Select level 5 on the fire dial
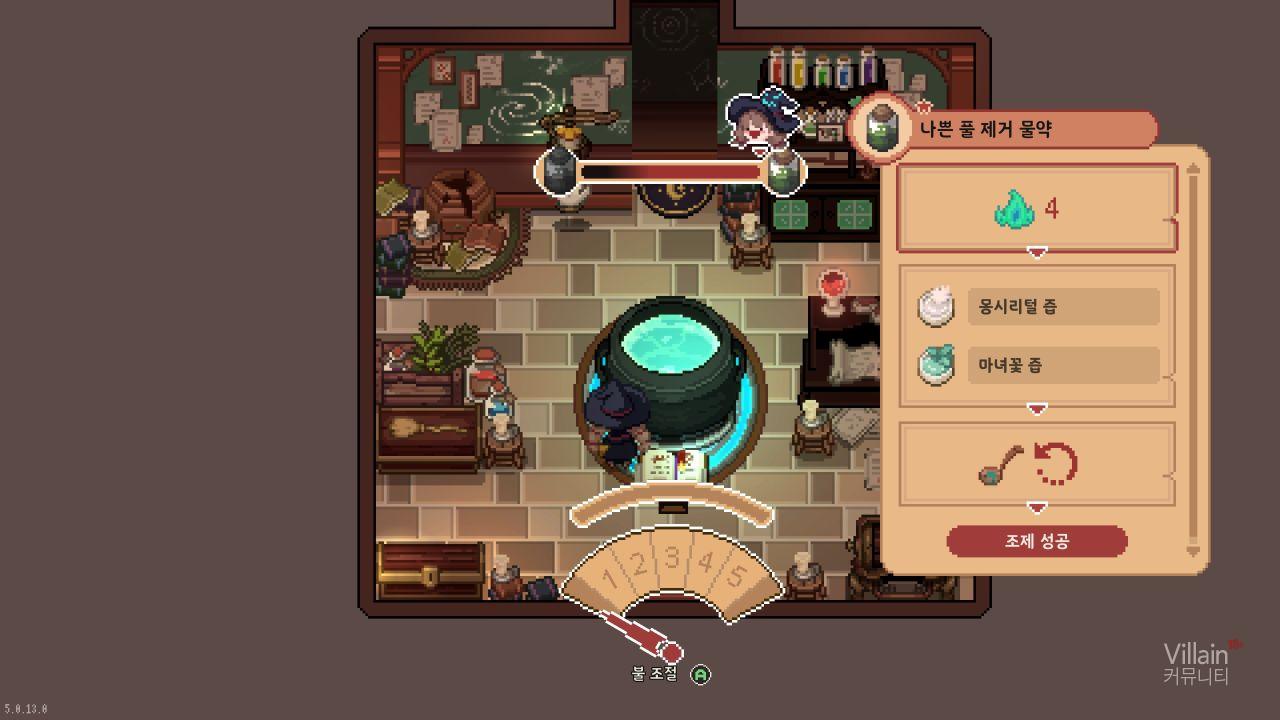The width and height of the screenshot is (1280, 720). pos(735,577)
